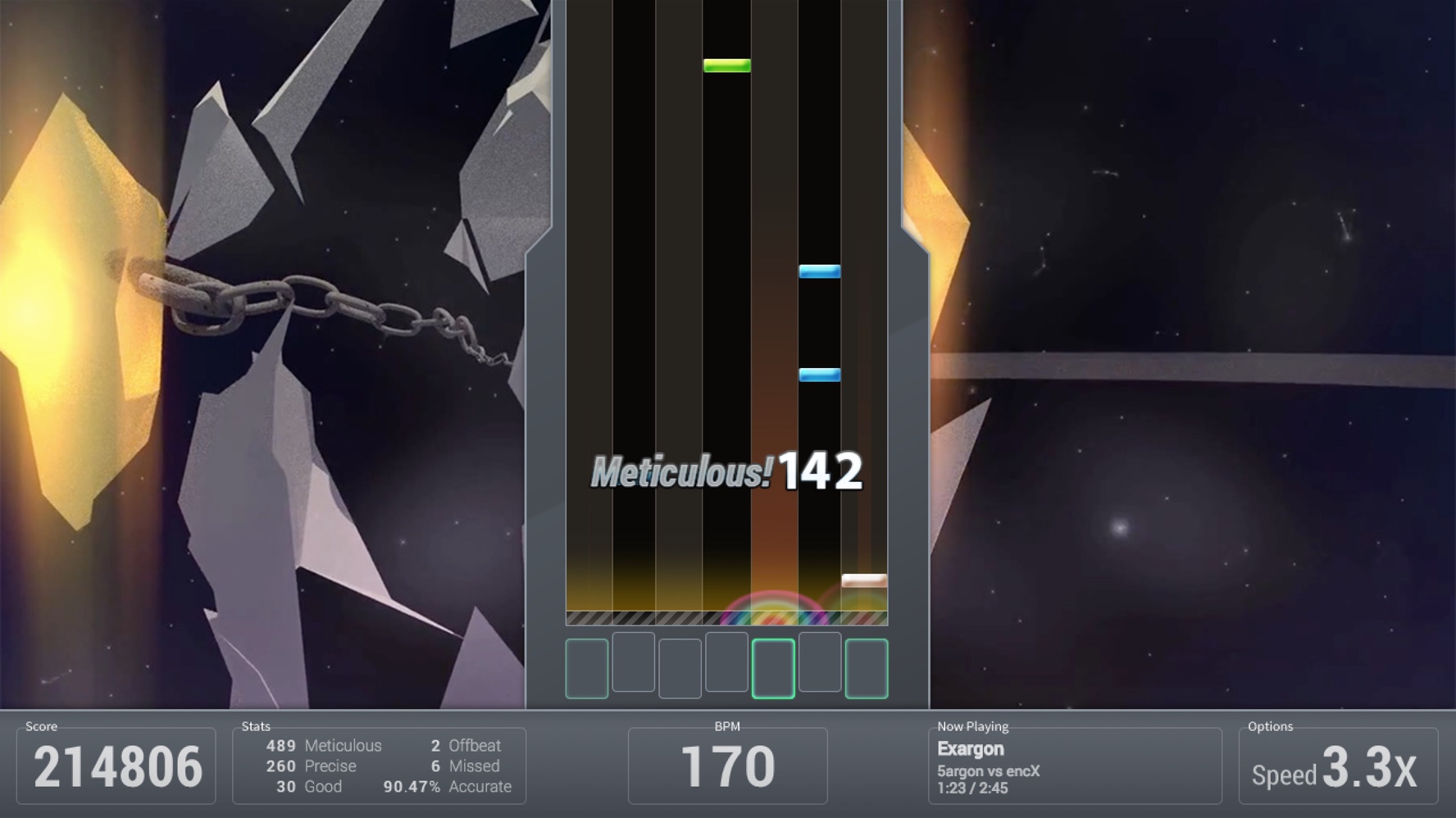Select the BPM panel header
This screenshot has width=1456, height=818.
pyautogui.click(x=729, y=726)
